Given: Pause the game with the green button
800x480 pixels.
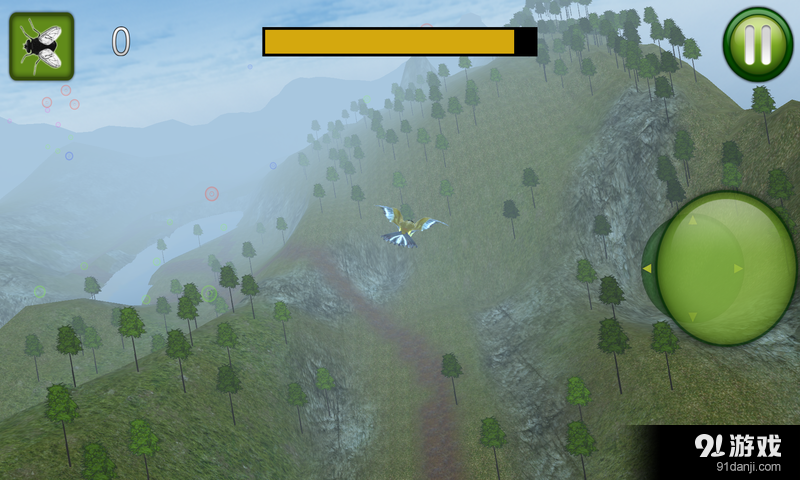Looking at the screenshot, I should (757, 44).
